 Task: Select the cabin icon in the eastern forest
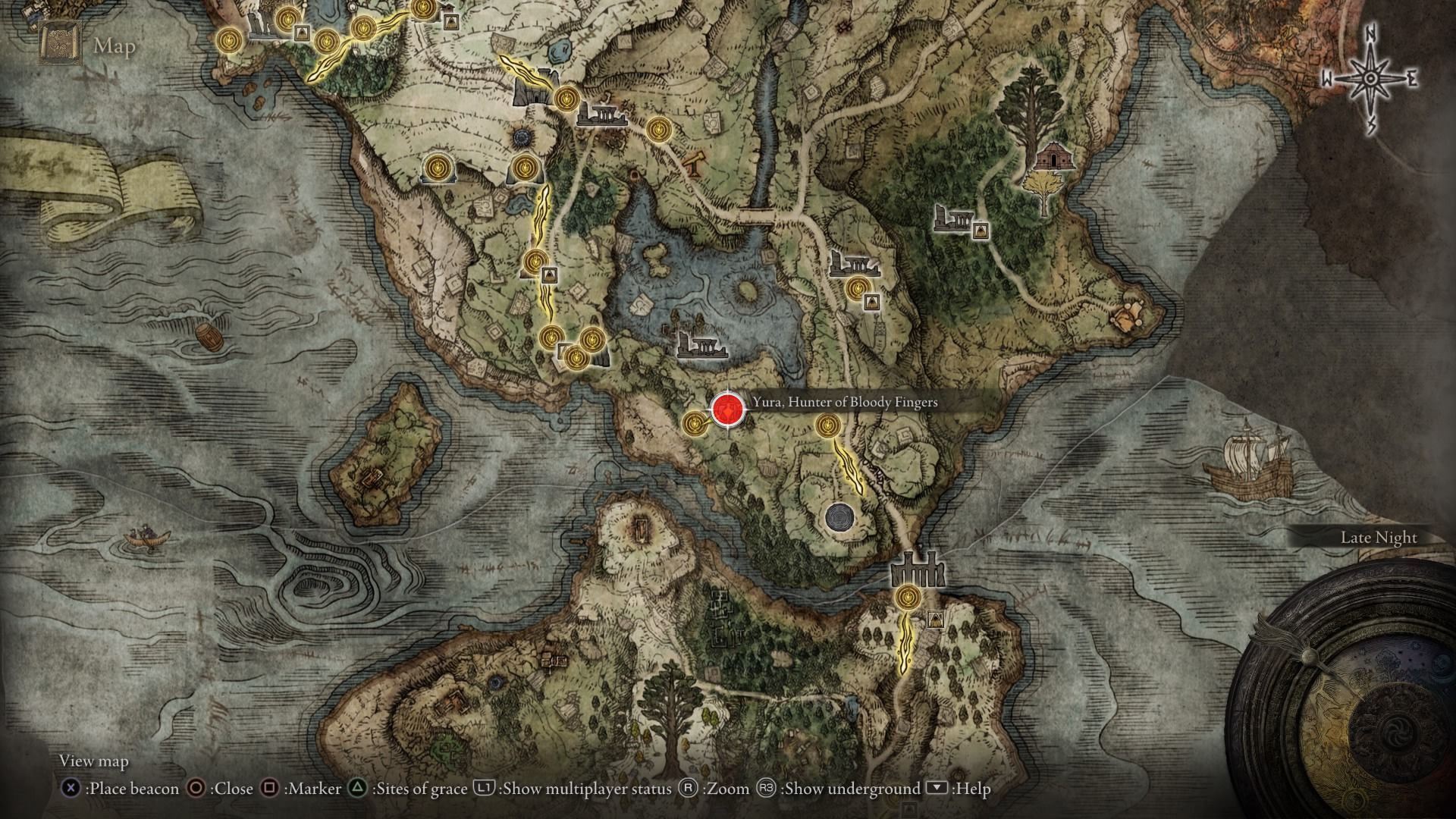point(1054,157)
